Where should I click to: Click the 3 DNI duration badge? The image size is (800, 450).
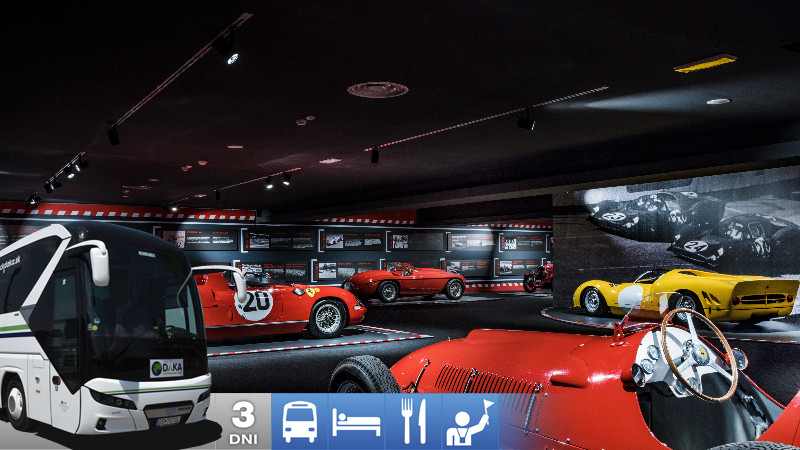(242, 422)
